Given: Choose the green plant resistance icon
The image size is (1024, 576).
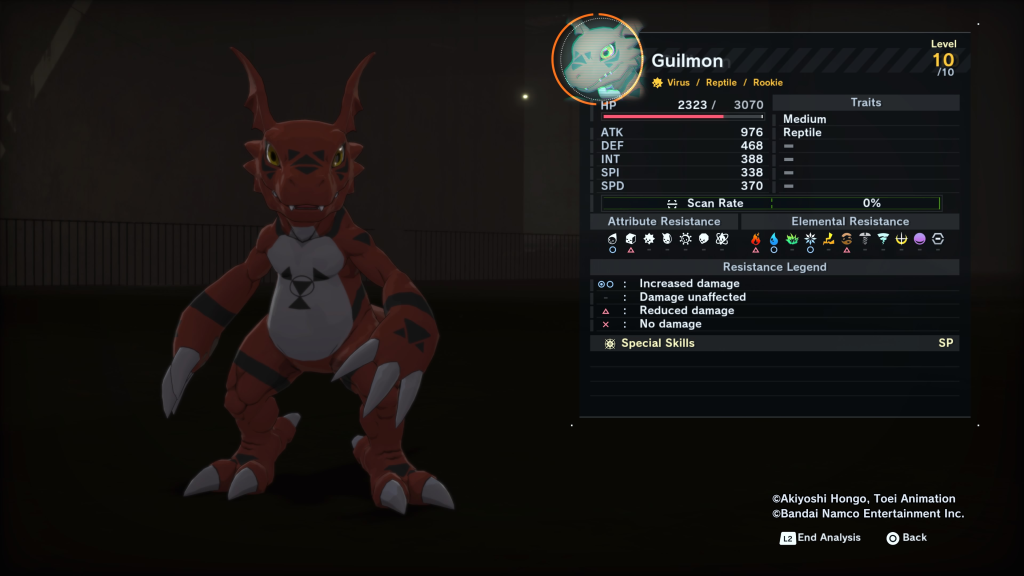Looking at the screenshot, I should (x=792, y=240).
